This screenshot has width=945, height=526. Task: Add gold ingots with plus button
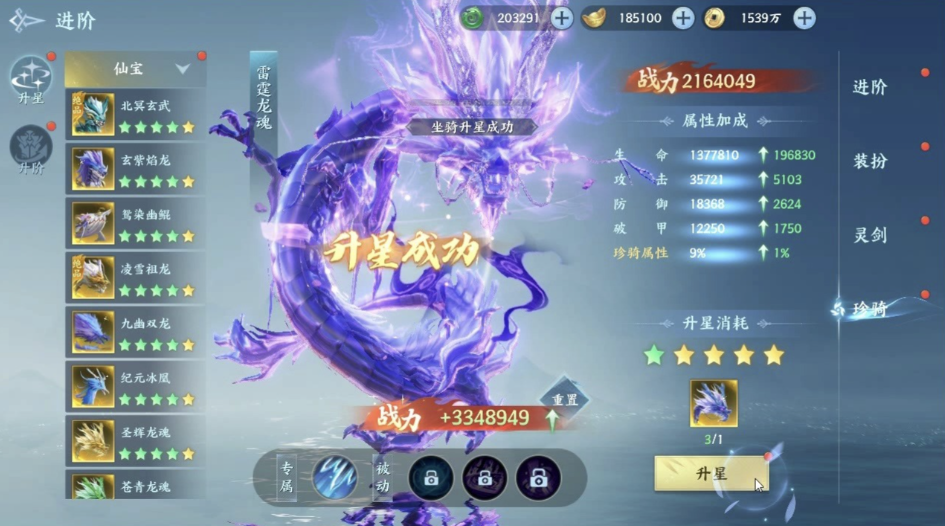tap(683, 18)
